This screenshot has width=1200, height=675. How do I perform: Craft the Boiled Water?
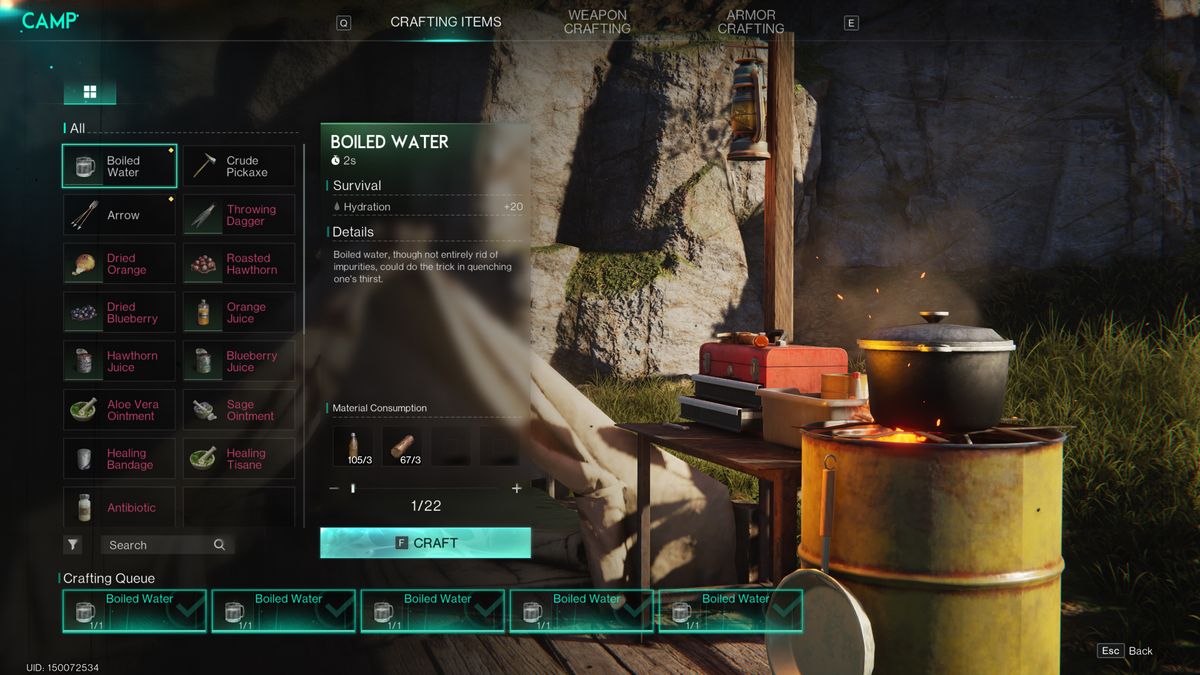(x=425, y=543)
